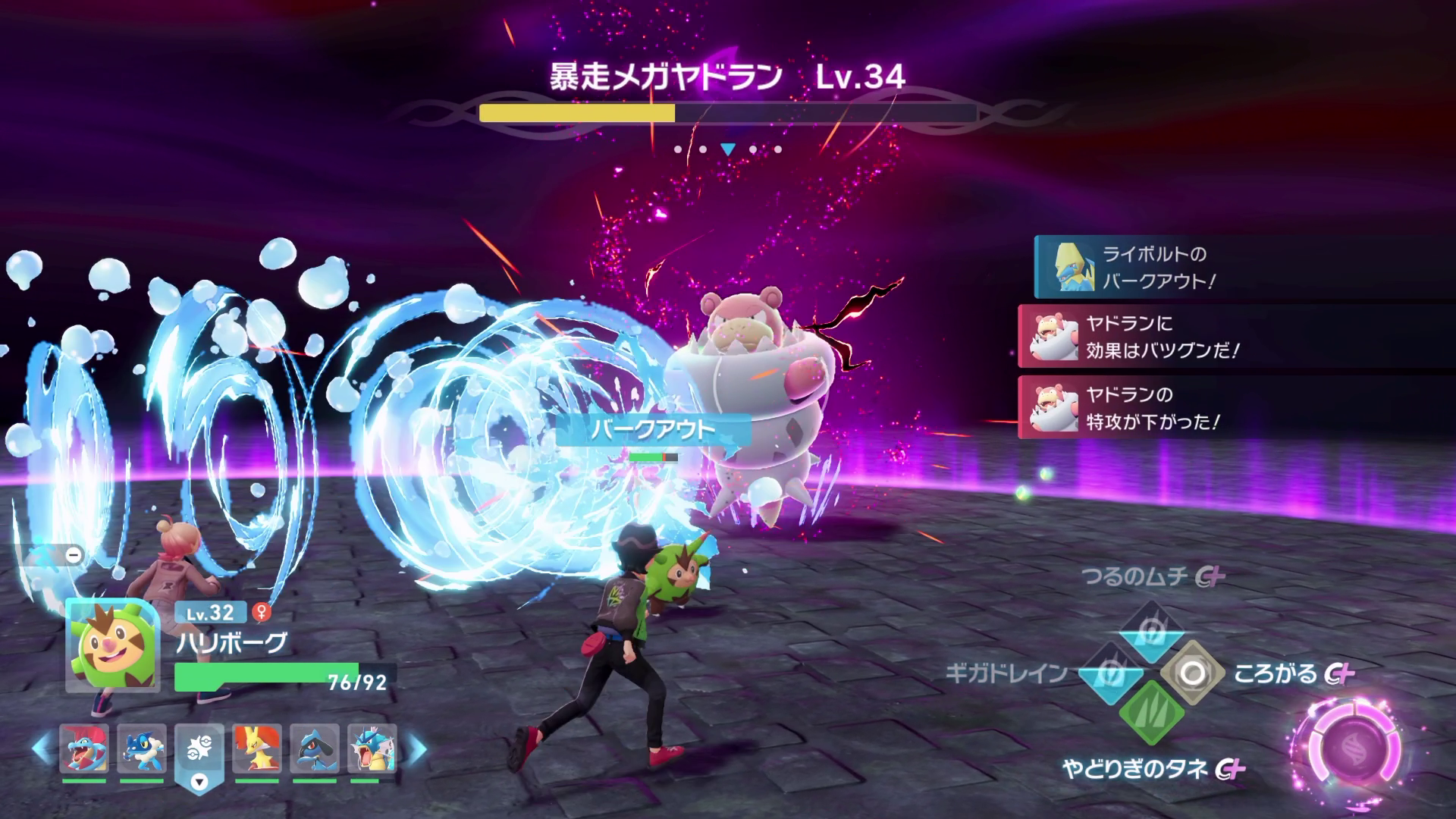Image resolution: width=1456 pixels, height=819 pixels.
Task: Use the やどりぎのタネ green move
Action: point(1151,714)
